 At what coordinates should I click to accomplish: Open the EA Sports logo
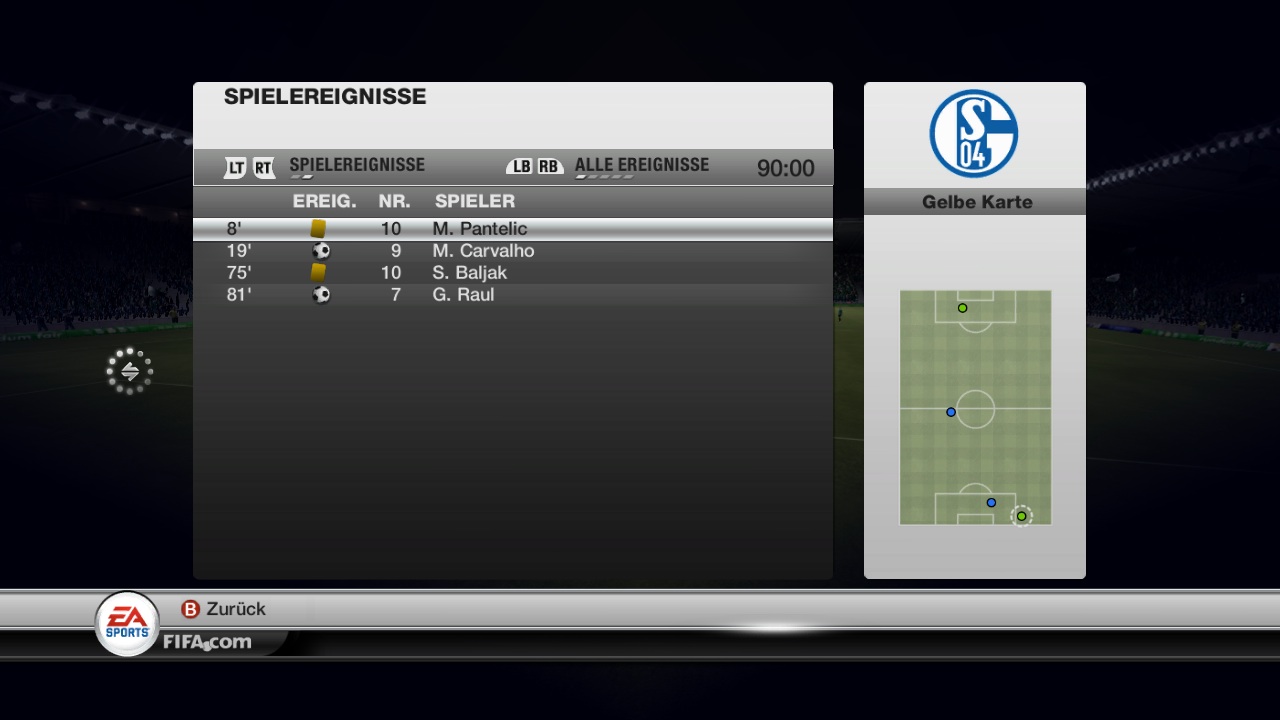127,622
